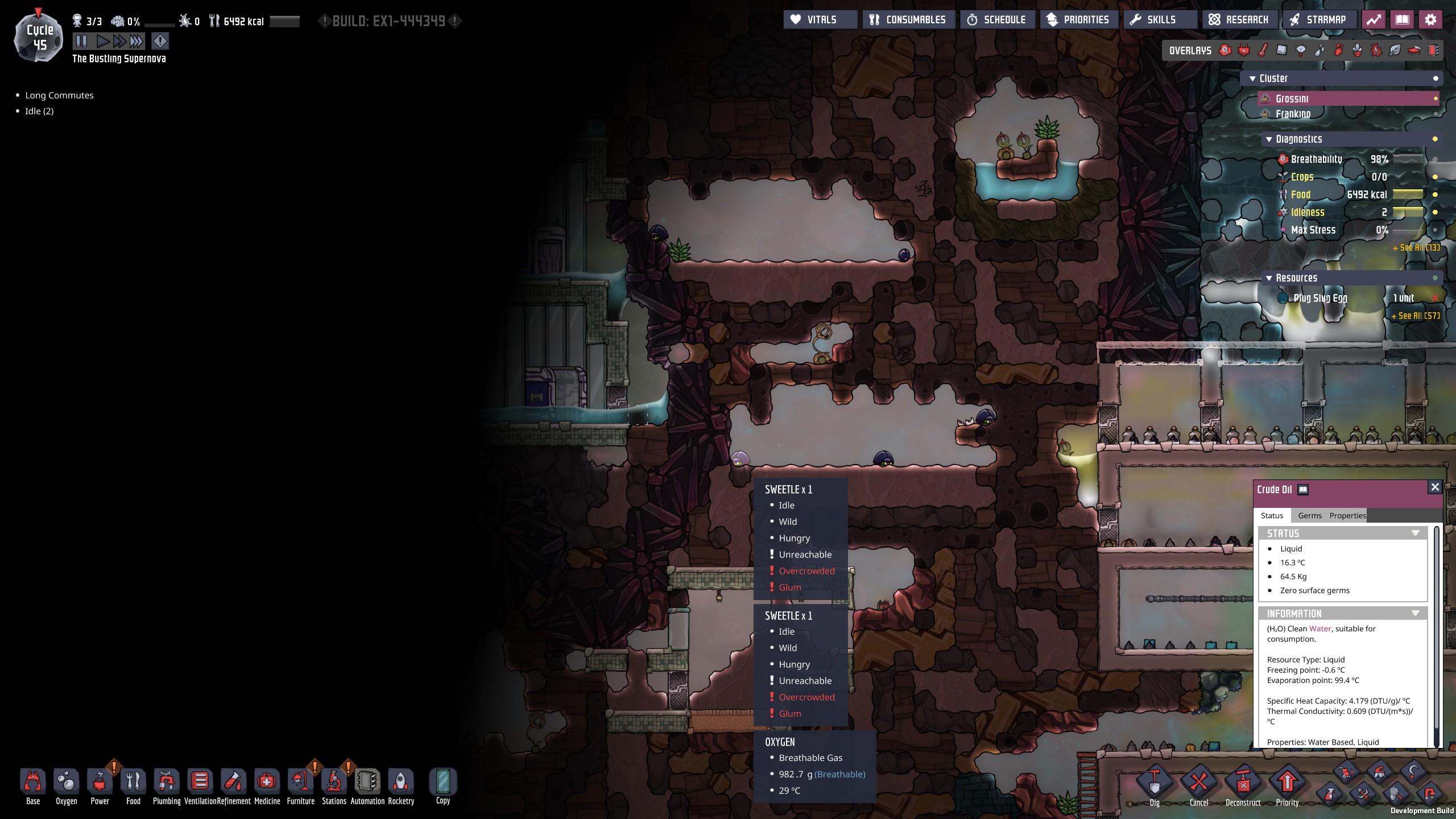Pause the game simulation

coord(81,41)
